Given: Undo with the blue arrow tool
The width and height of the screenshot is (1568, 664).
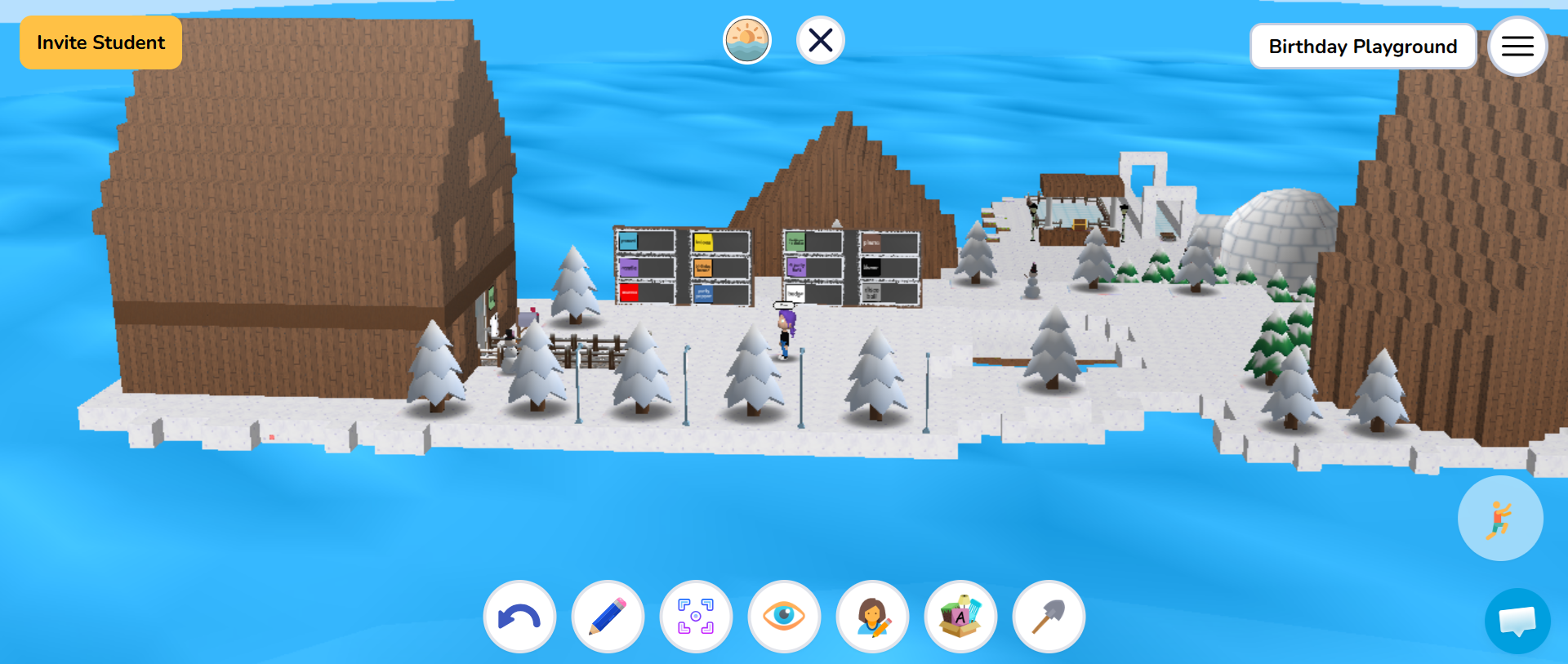Looking at the screenshot, I should [x=519, y=617].
